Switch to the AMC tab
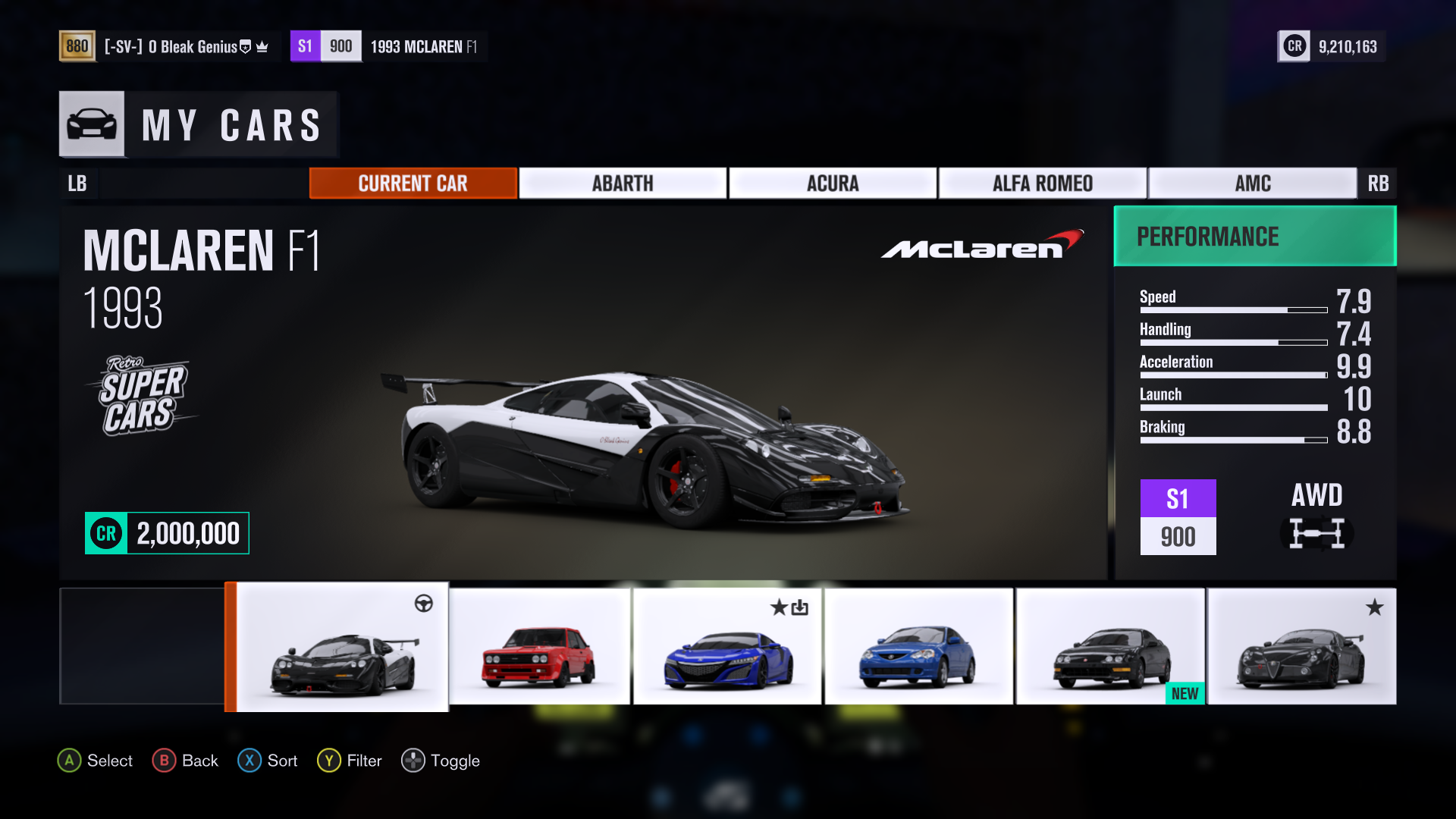 click(x=1252, y=184)
